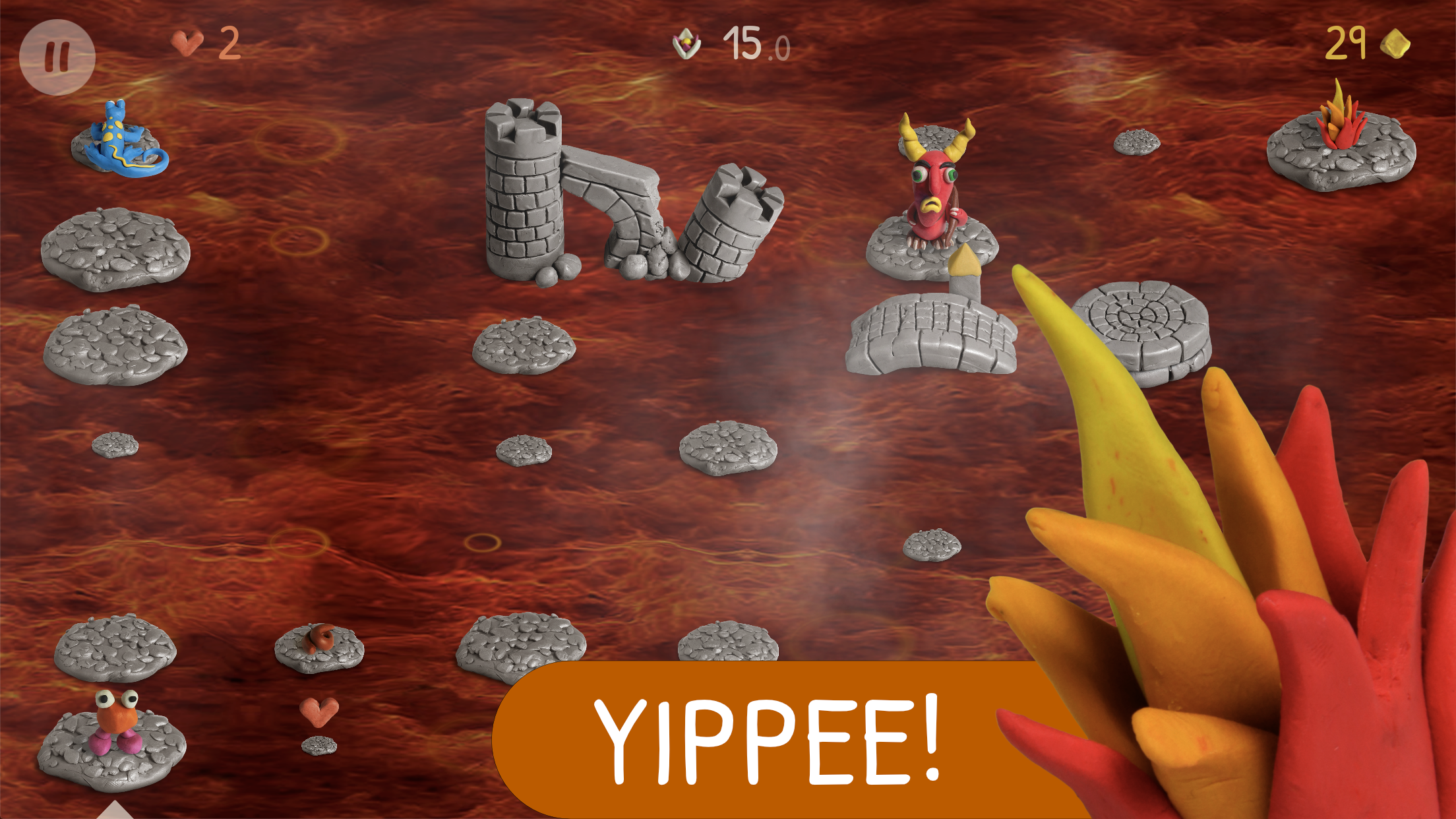Tap the pause button

[58, 56]
